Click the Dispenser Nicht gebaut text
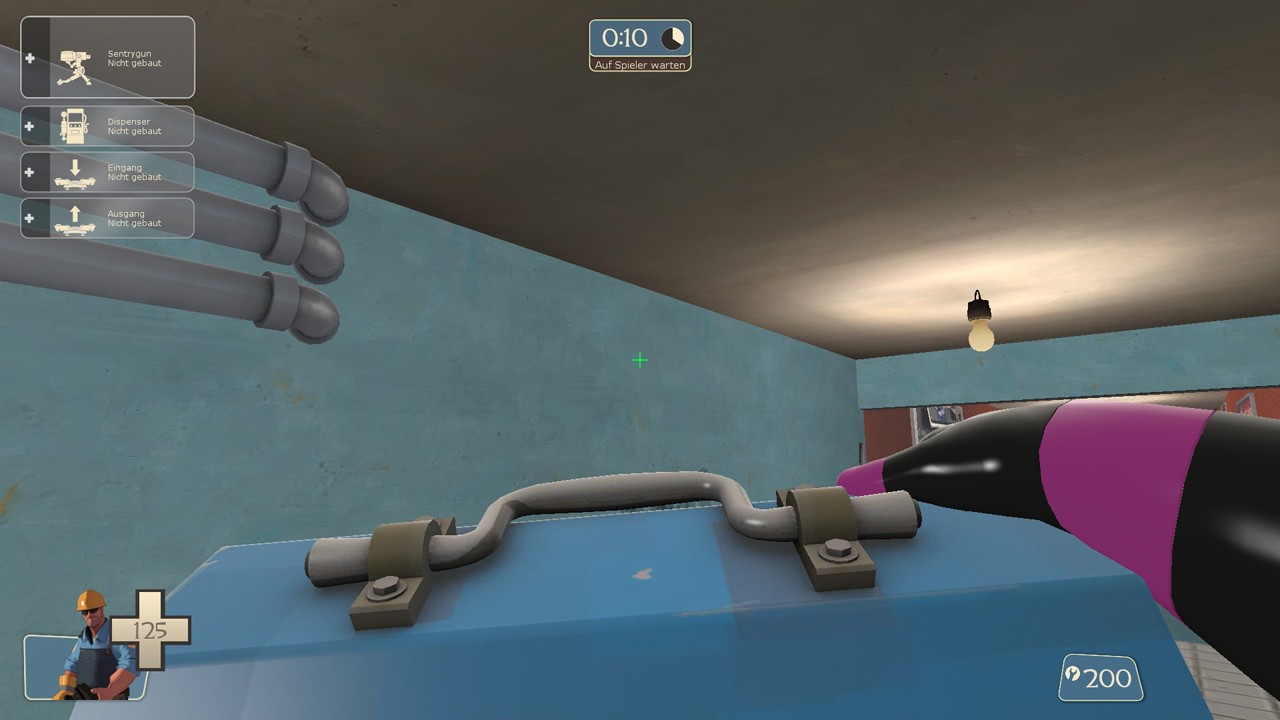Screen dimensions: 1280x720 pyautogui.click(x=132, y=126)
